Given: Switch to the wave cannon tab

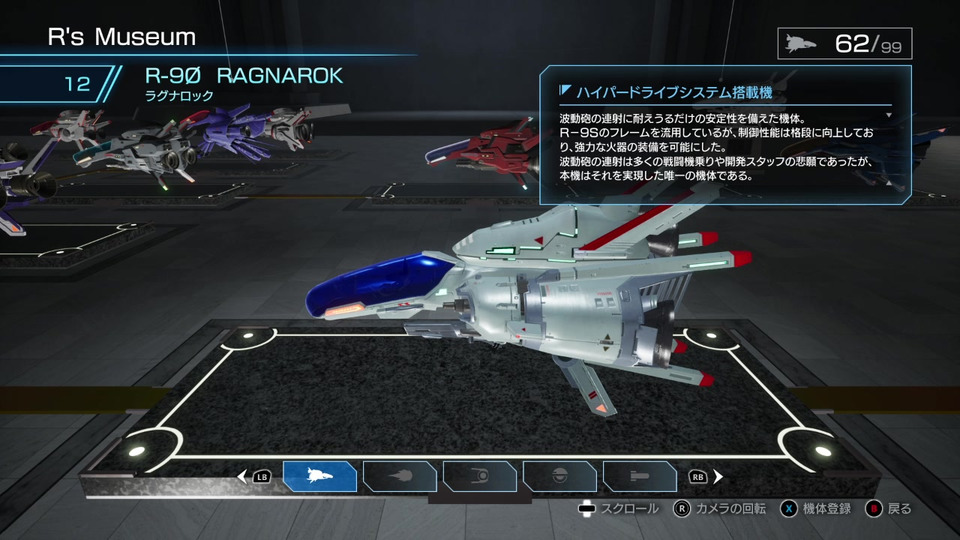Looking at the screenshot, I should pyautogui.click(x=400, y=476).
